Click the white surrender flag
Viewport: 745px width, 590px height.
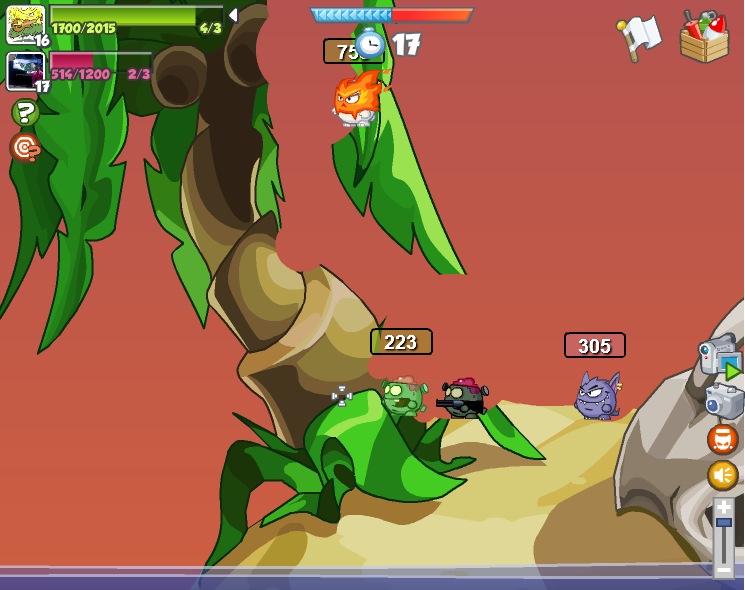pos(640,37)
